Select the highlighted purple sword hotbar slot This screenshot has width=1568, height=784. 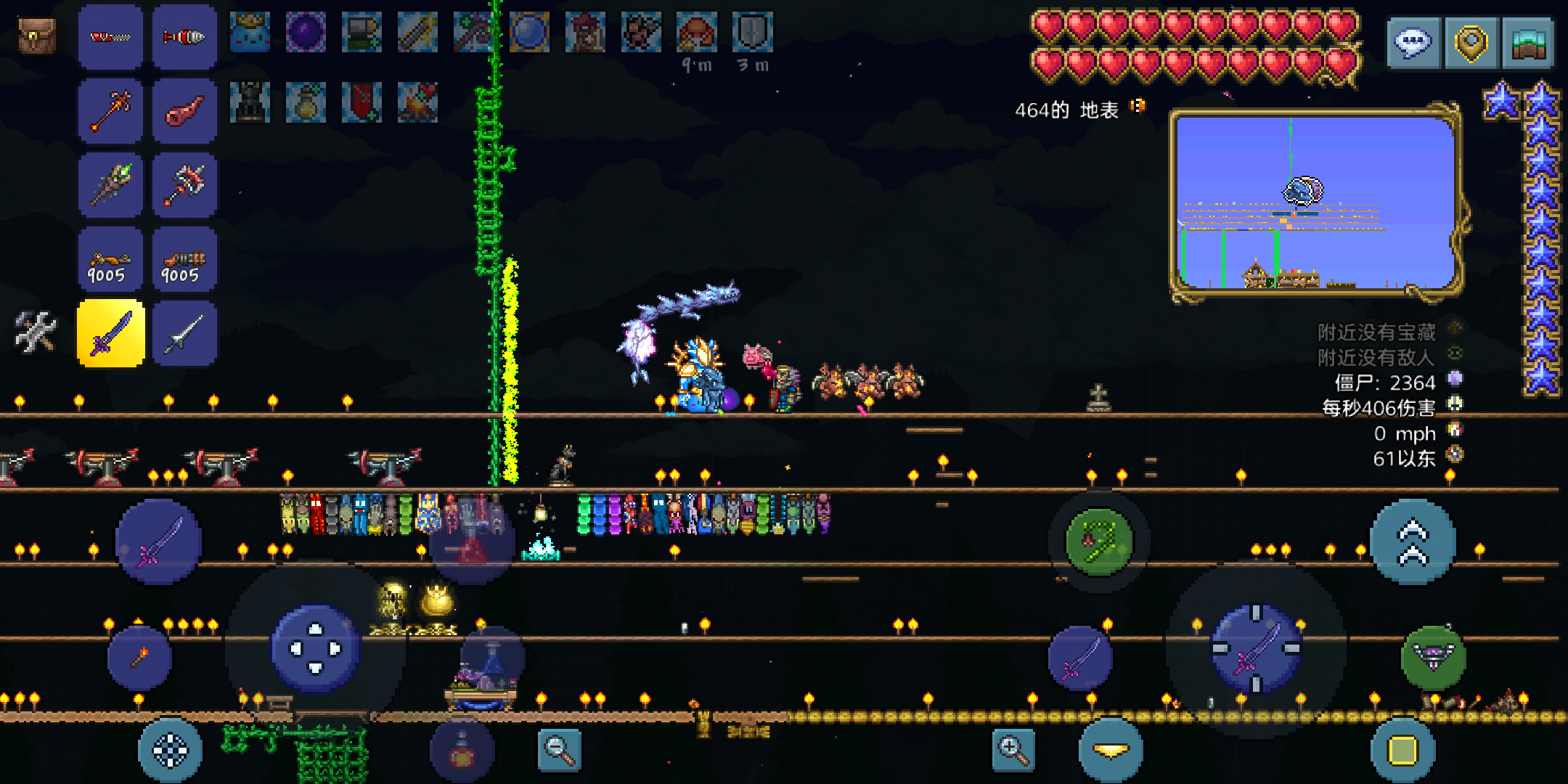111,333
